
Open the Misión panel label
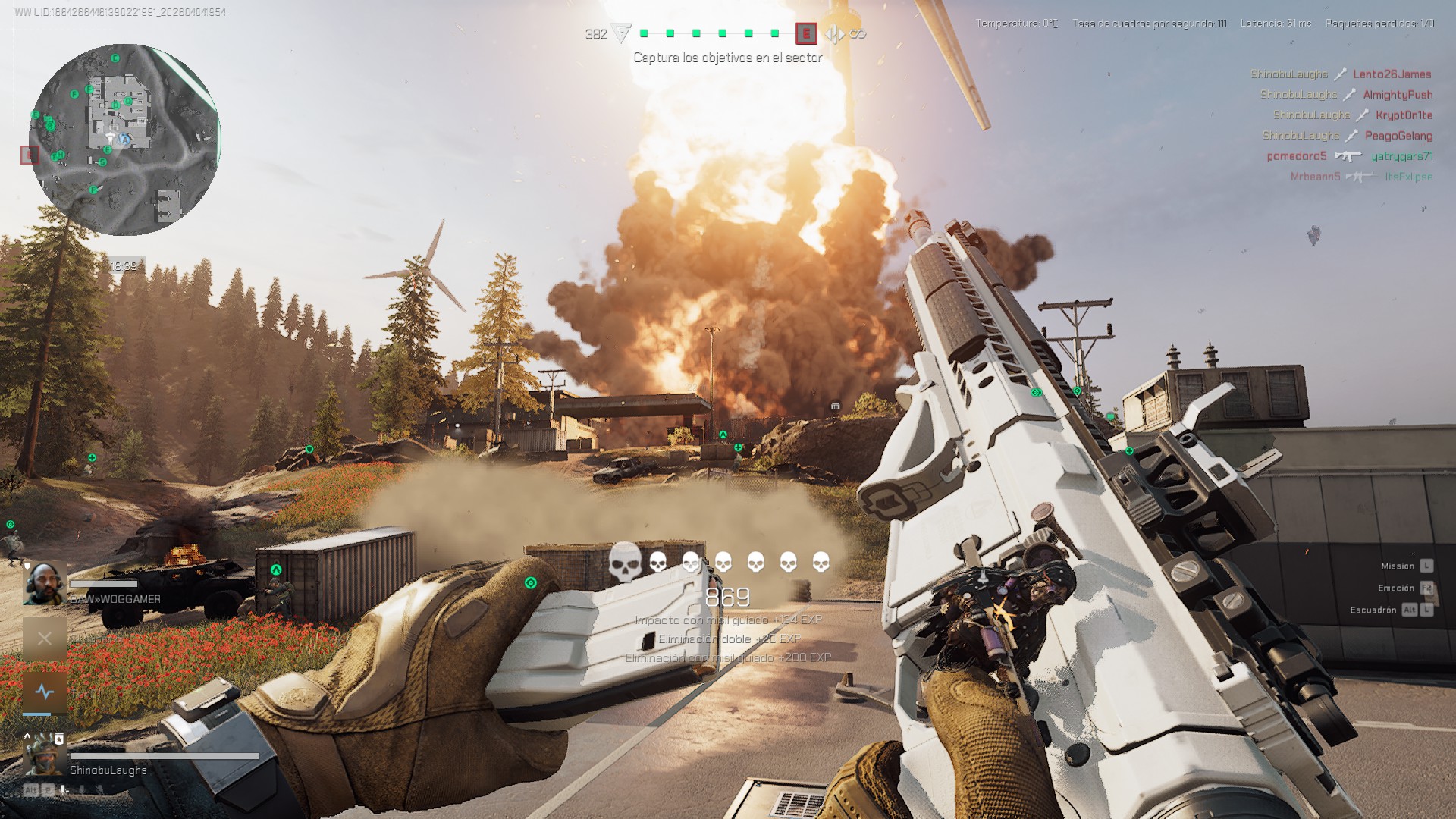pos(1397,566)
